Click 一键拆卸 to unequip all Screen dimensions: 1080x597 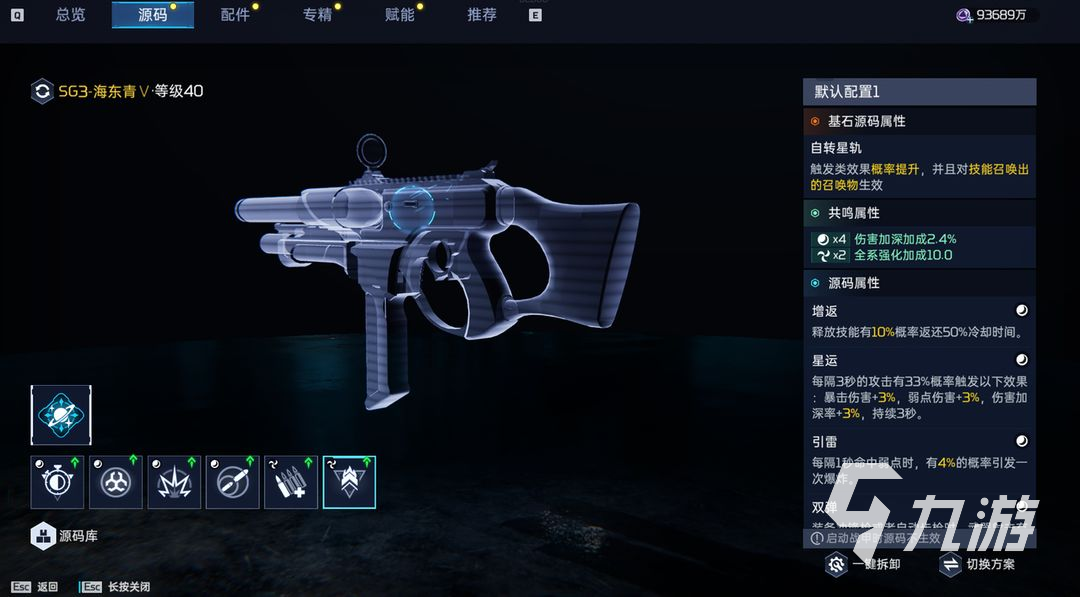(865, 565)
